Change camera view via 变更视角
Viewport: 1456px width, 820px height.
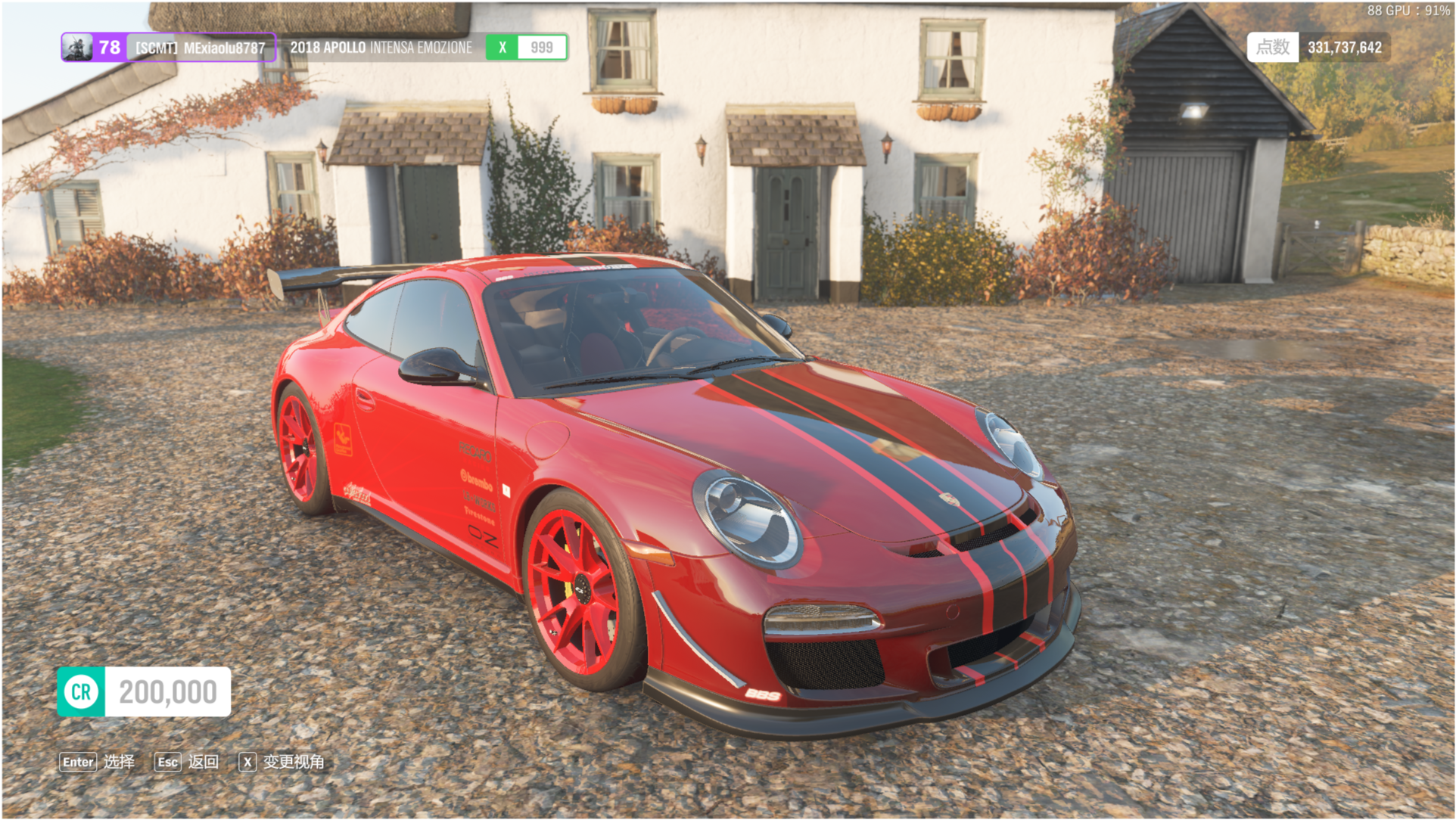click(282, 762)
